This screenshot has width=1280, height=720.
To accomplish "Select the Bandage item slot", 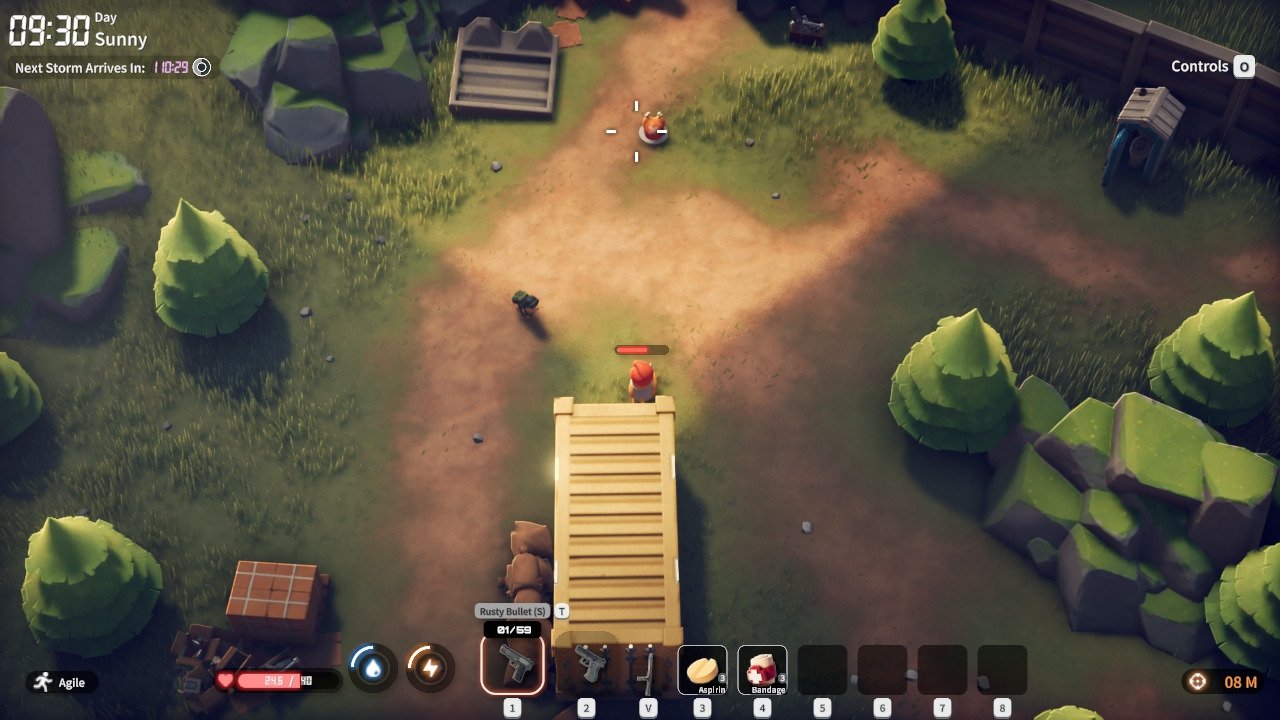I will point(762,668).
